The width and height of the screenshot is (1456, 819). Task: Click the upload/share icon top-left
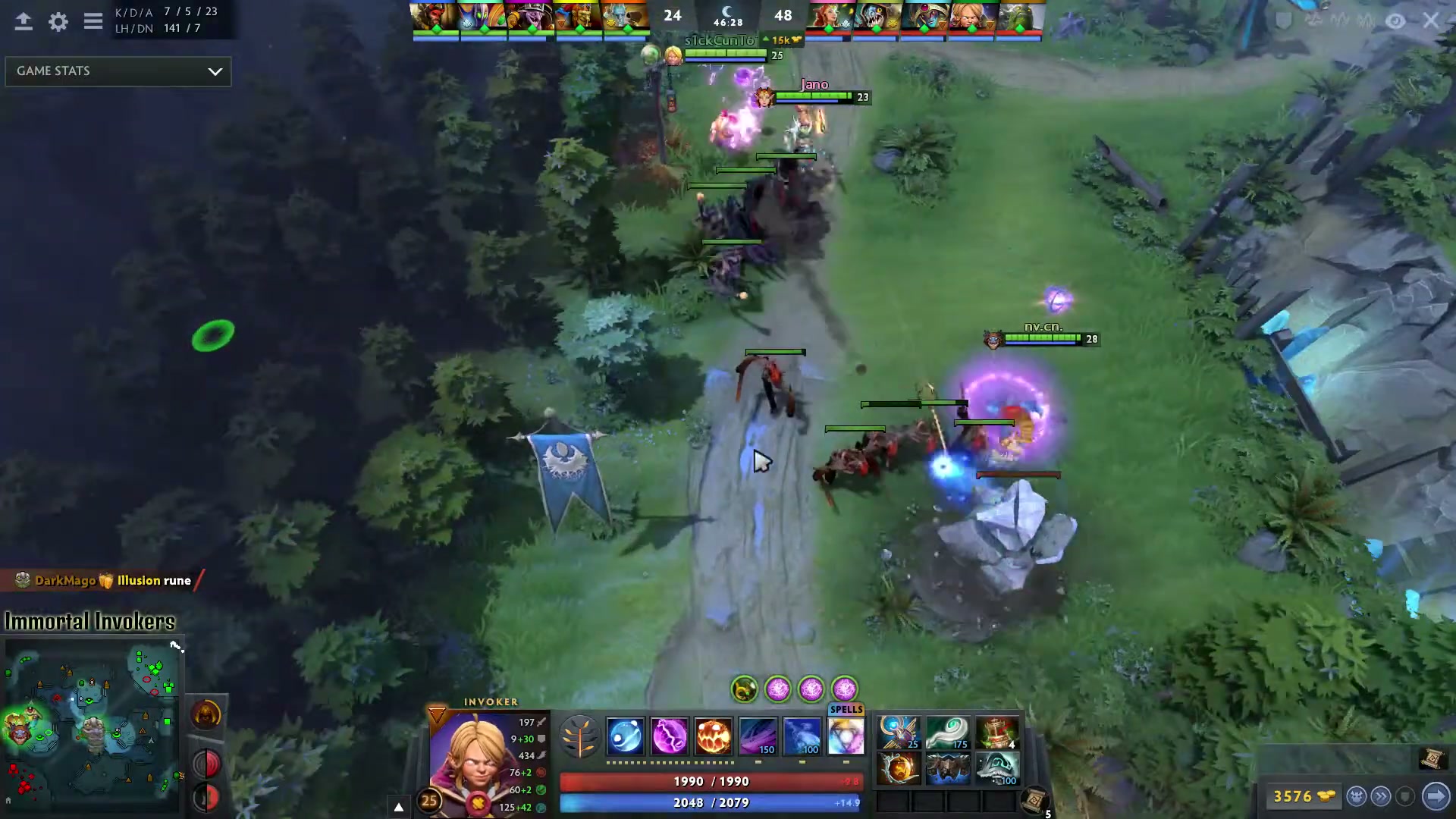(24, 22)
